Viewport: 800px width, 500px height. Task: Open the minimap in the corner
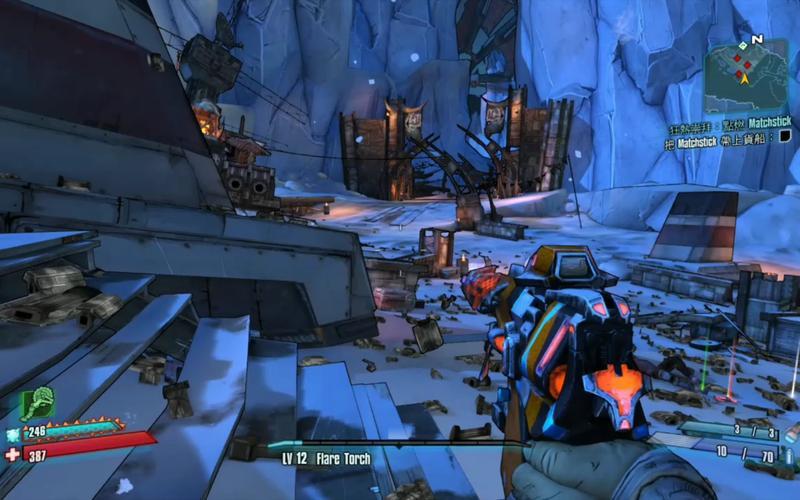745,76
